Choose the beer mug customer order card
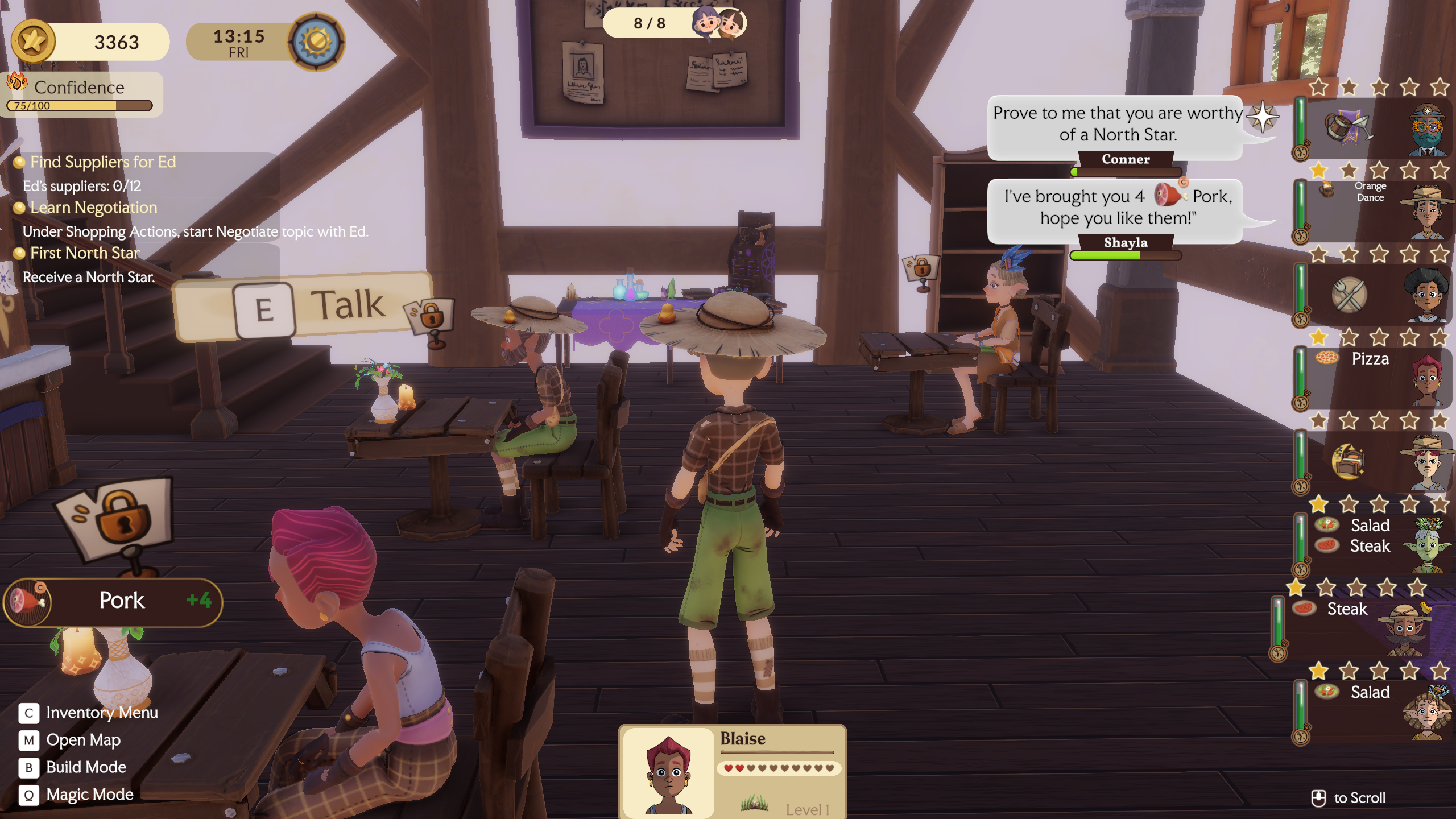 click(1376, 128)
